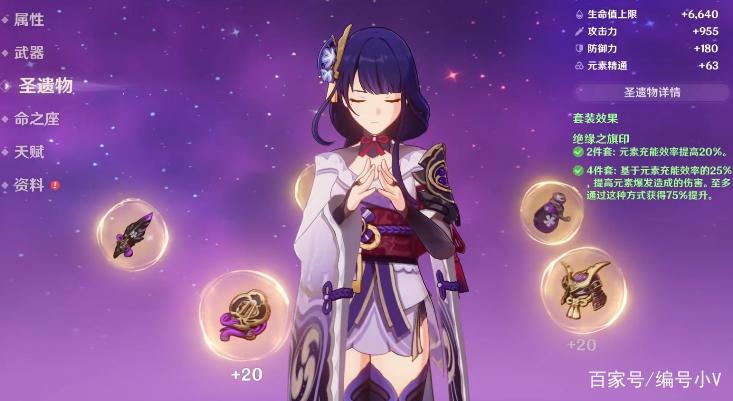Click the 圣遗物详情 artifact details button
Image resolution: width=733 pixels, height=401 pixels.
coord(652,92)
